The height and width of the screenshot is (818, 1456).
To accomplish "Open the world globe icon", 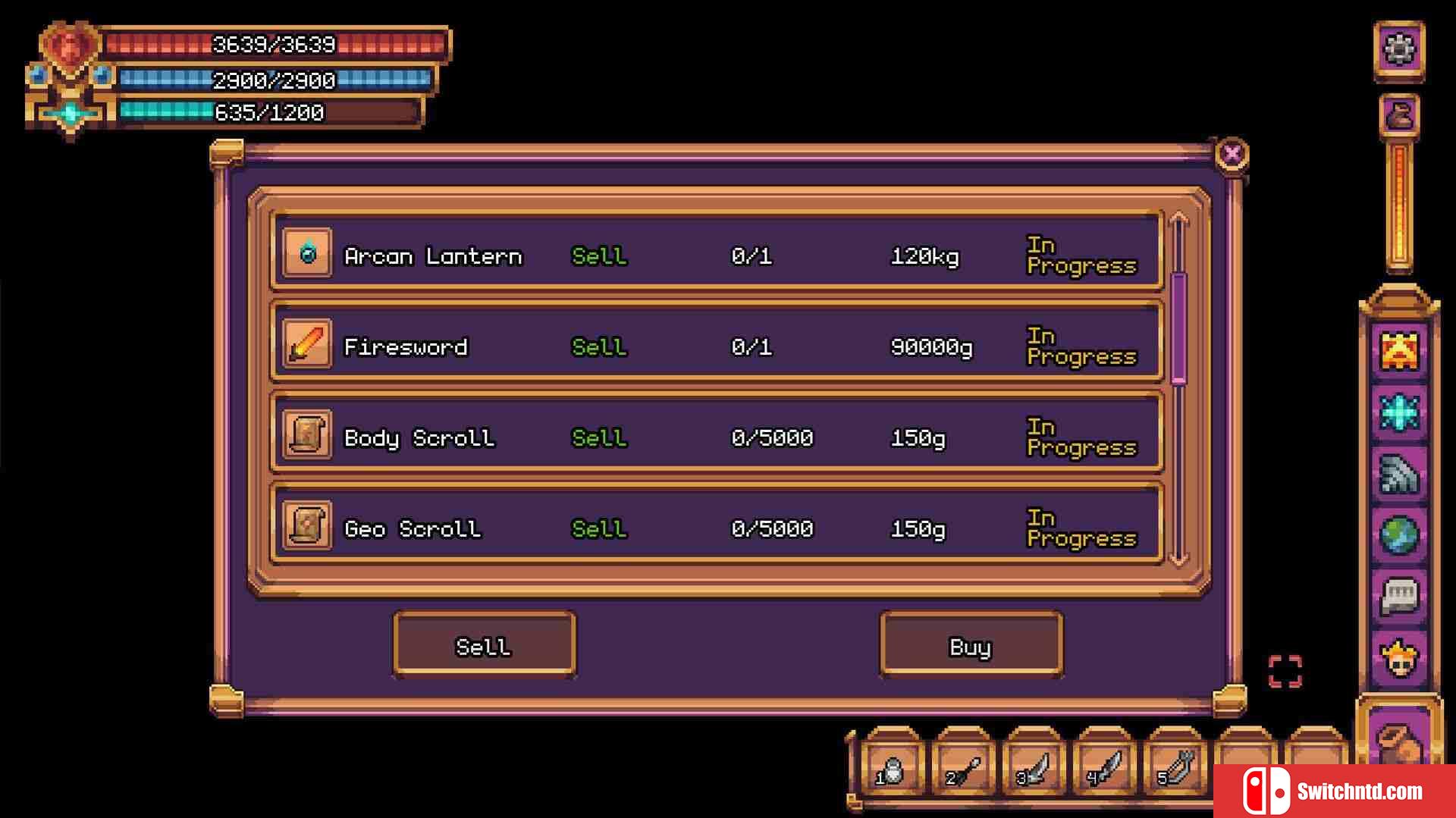I will [x=1399, y=535].
